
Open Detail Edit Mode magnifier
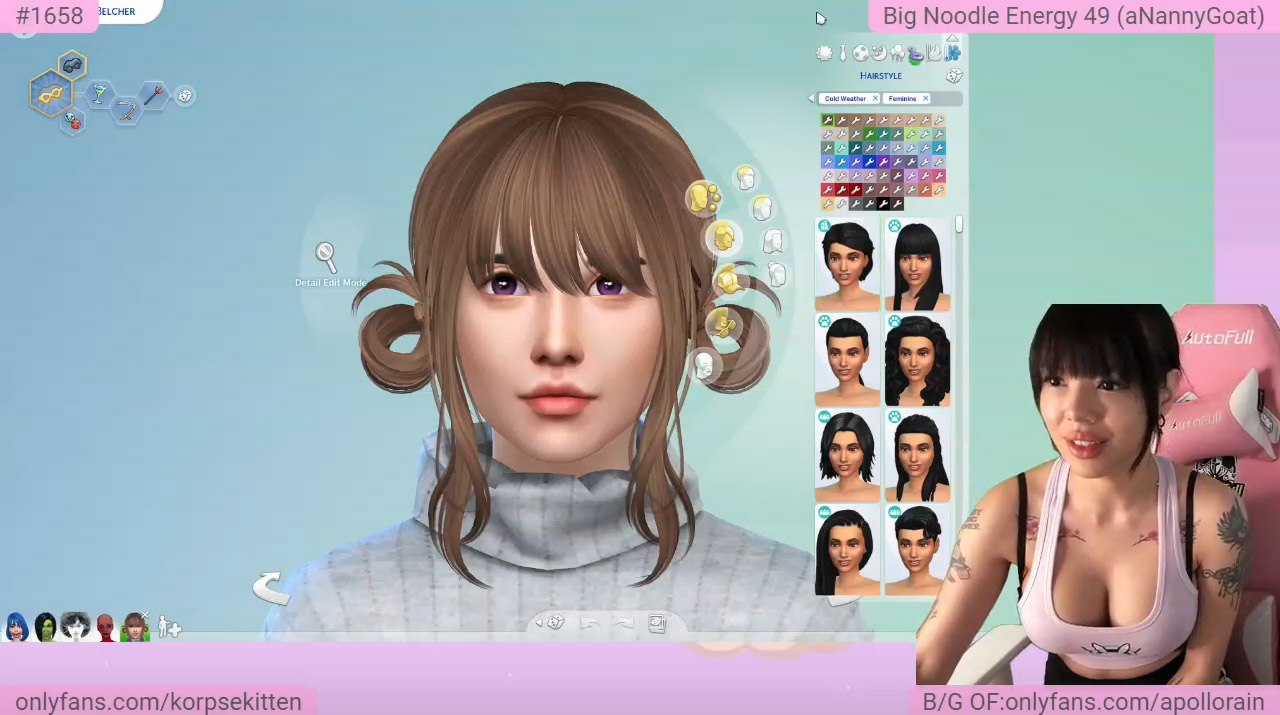pos(325,256)
